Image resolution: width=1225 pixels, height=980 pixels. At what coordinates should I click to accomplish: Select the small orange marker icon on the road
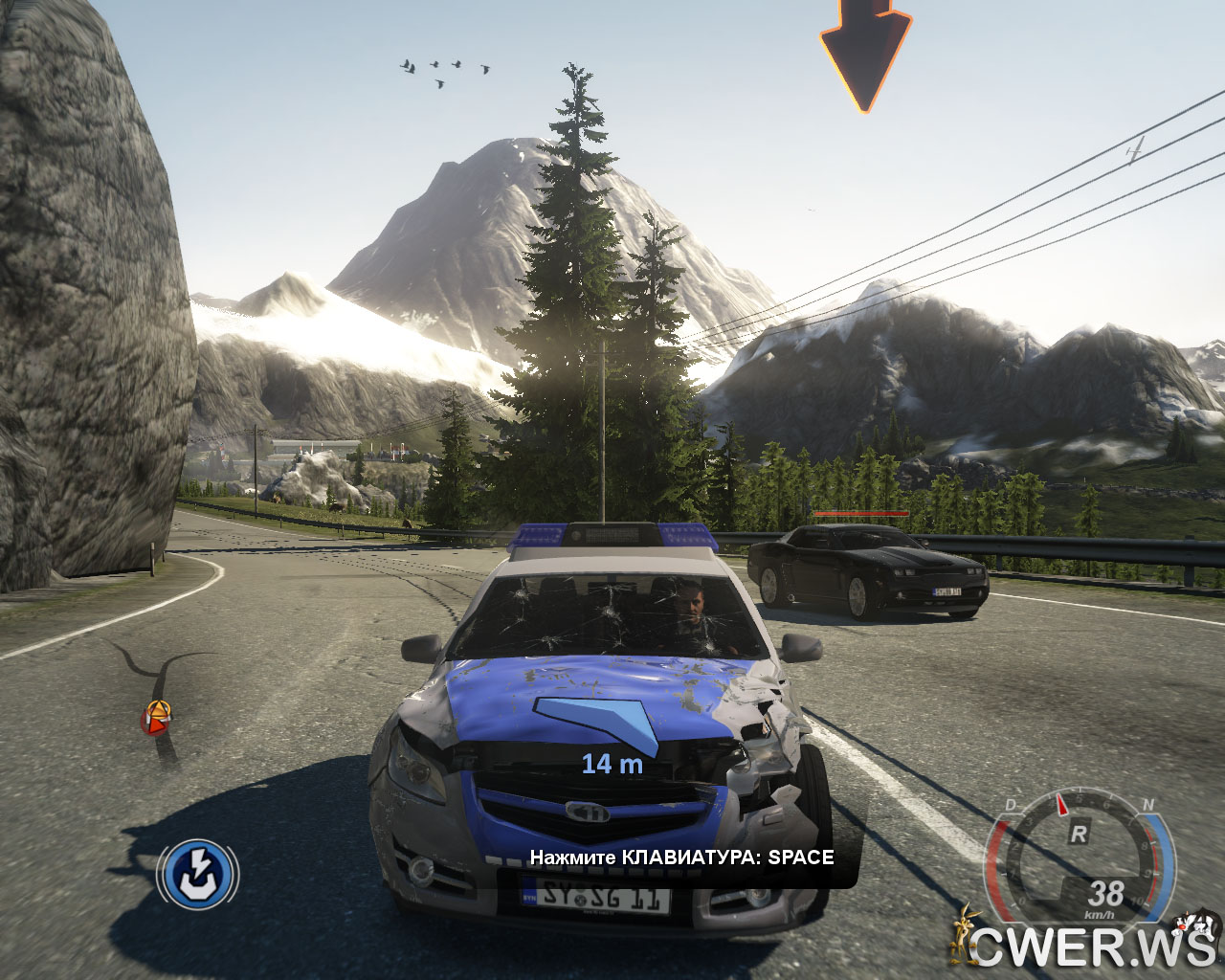coord(156,717)
